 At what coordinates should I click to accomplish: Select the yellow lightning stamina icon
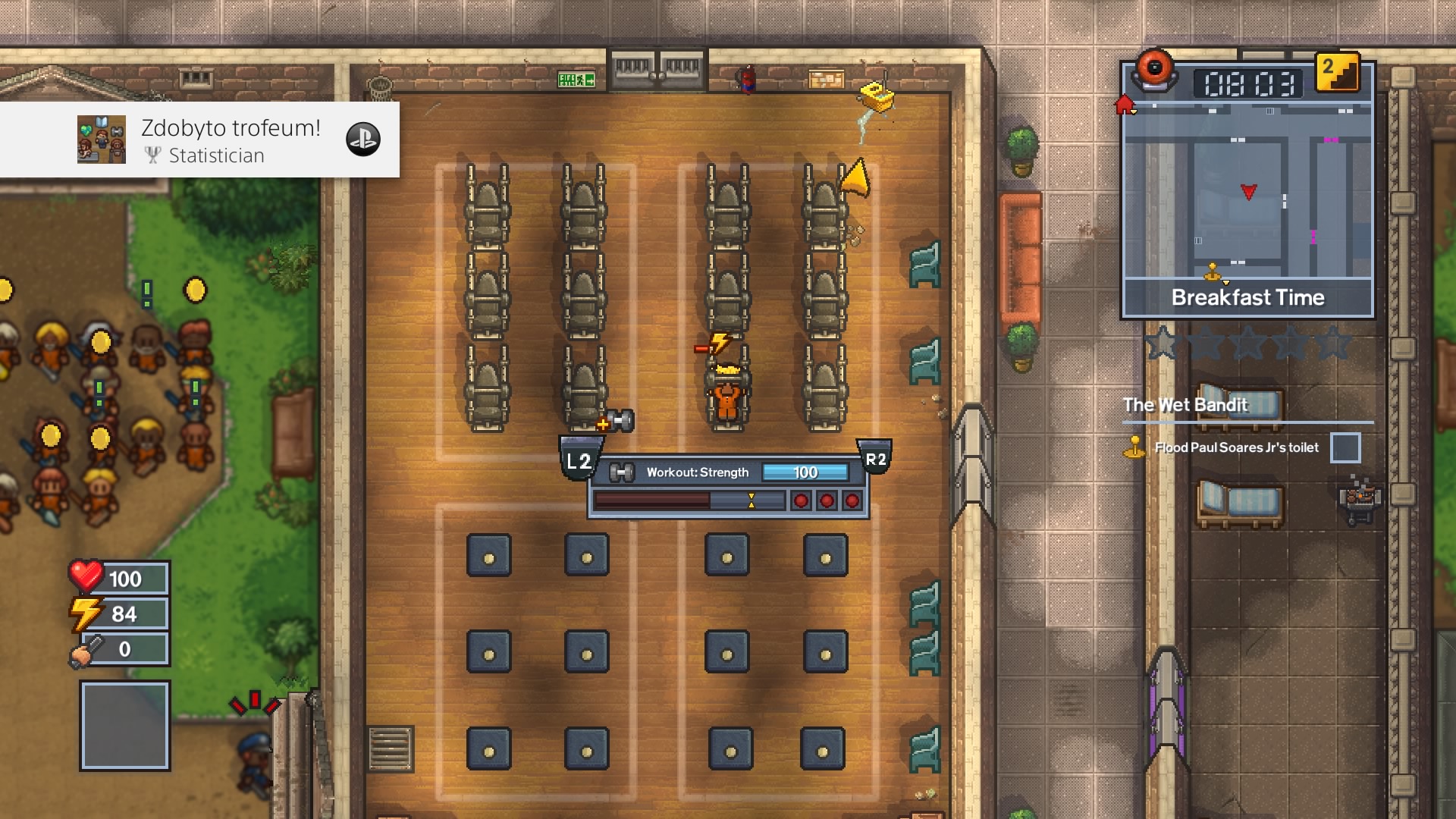(x=86, y=613)
